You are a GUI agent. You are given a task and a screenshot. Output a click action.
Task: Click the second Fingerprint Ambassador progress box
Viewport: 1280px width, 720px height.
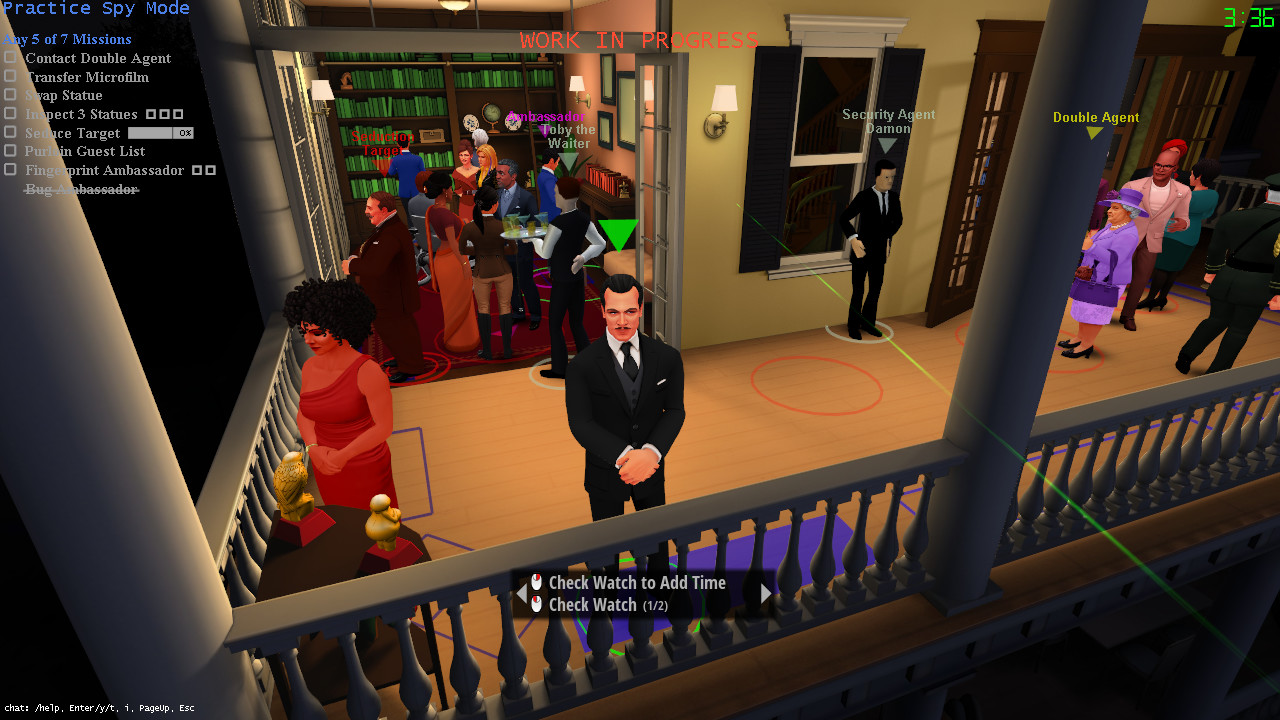tap(212, 170)
